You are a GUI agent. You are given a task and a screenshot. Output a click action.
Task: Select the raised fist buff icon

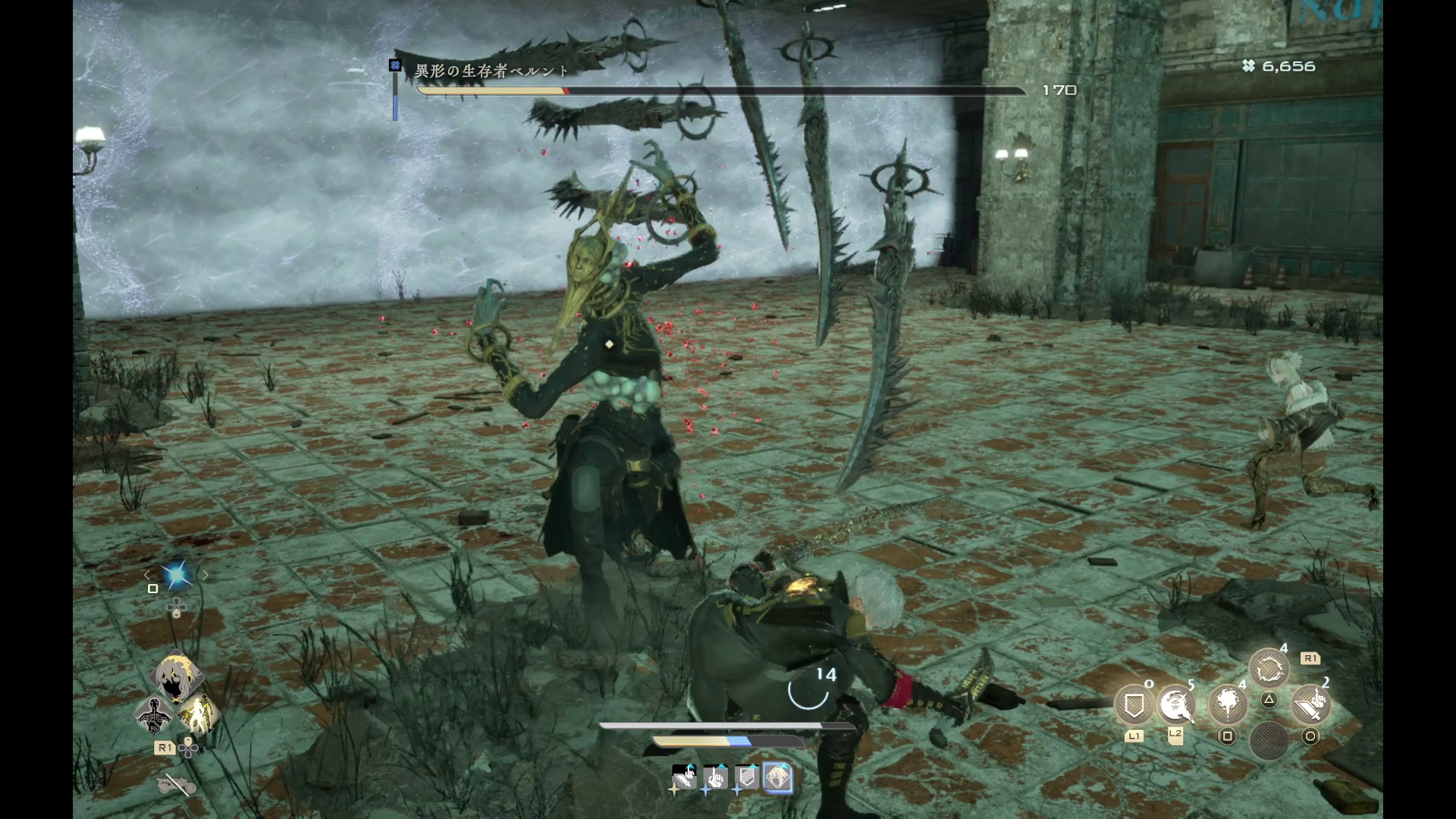point(715,777)
